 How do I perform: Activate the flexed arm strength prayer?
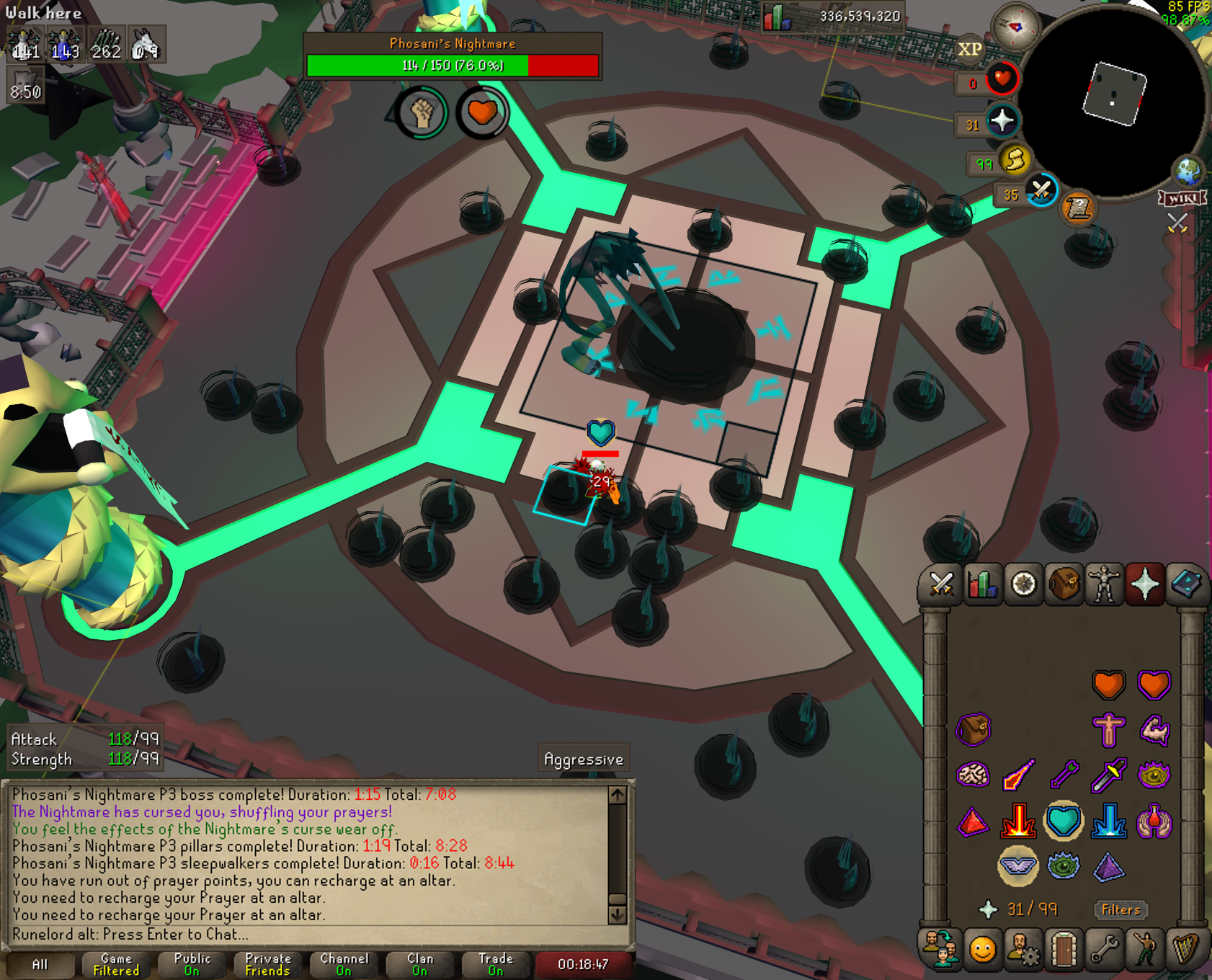1154,730
